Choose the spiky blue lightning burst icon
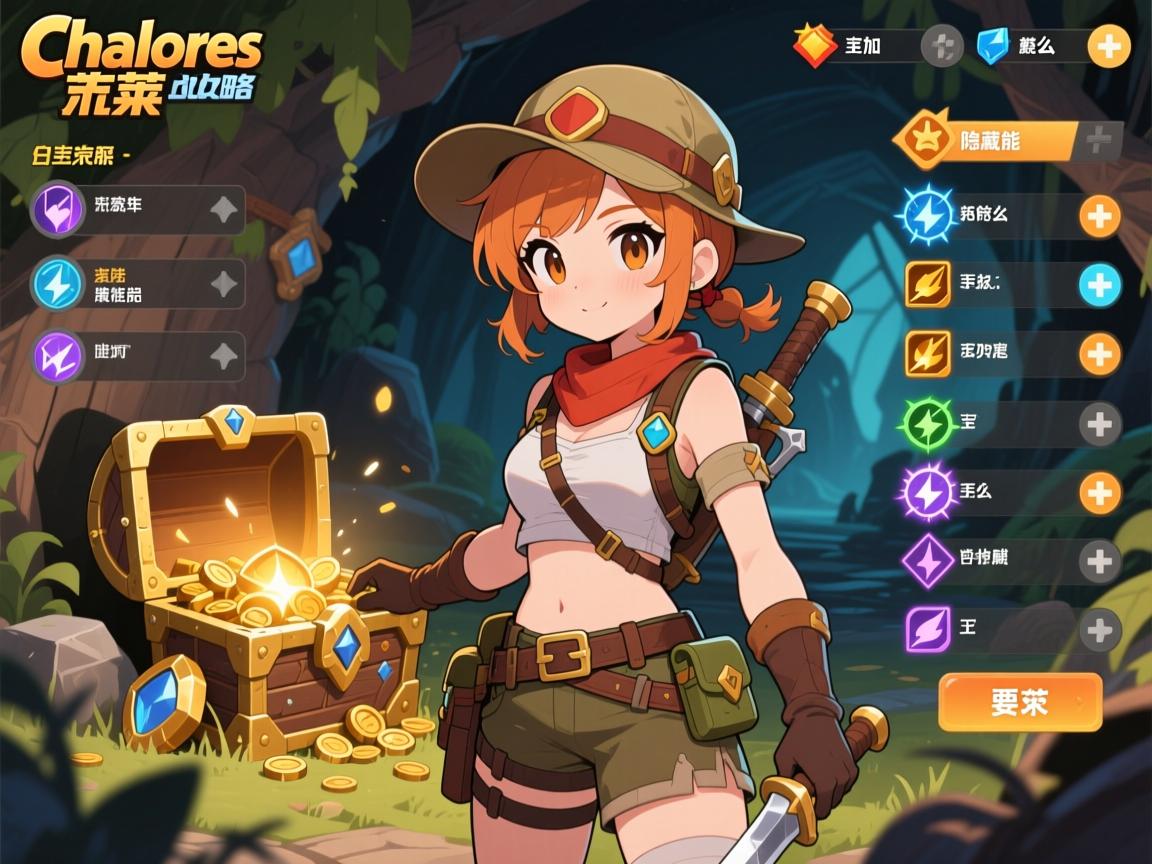This screenshot has height=864, width=1152. 926,215
